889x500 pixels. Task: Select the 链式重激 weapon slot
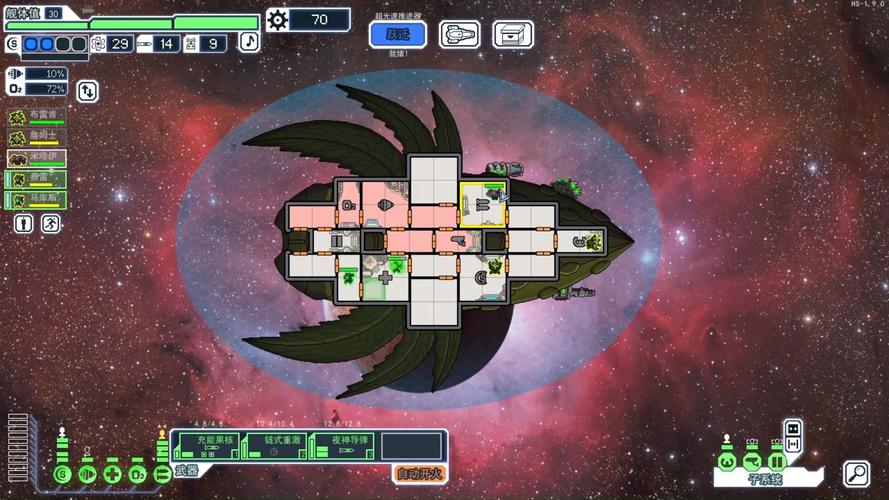click(275, 446)
